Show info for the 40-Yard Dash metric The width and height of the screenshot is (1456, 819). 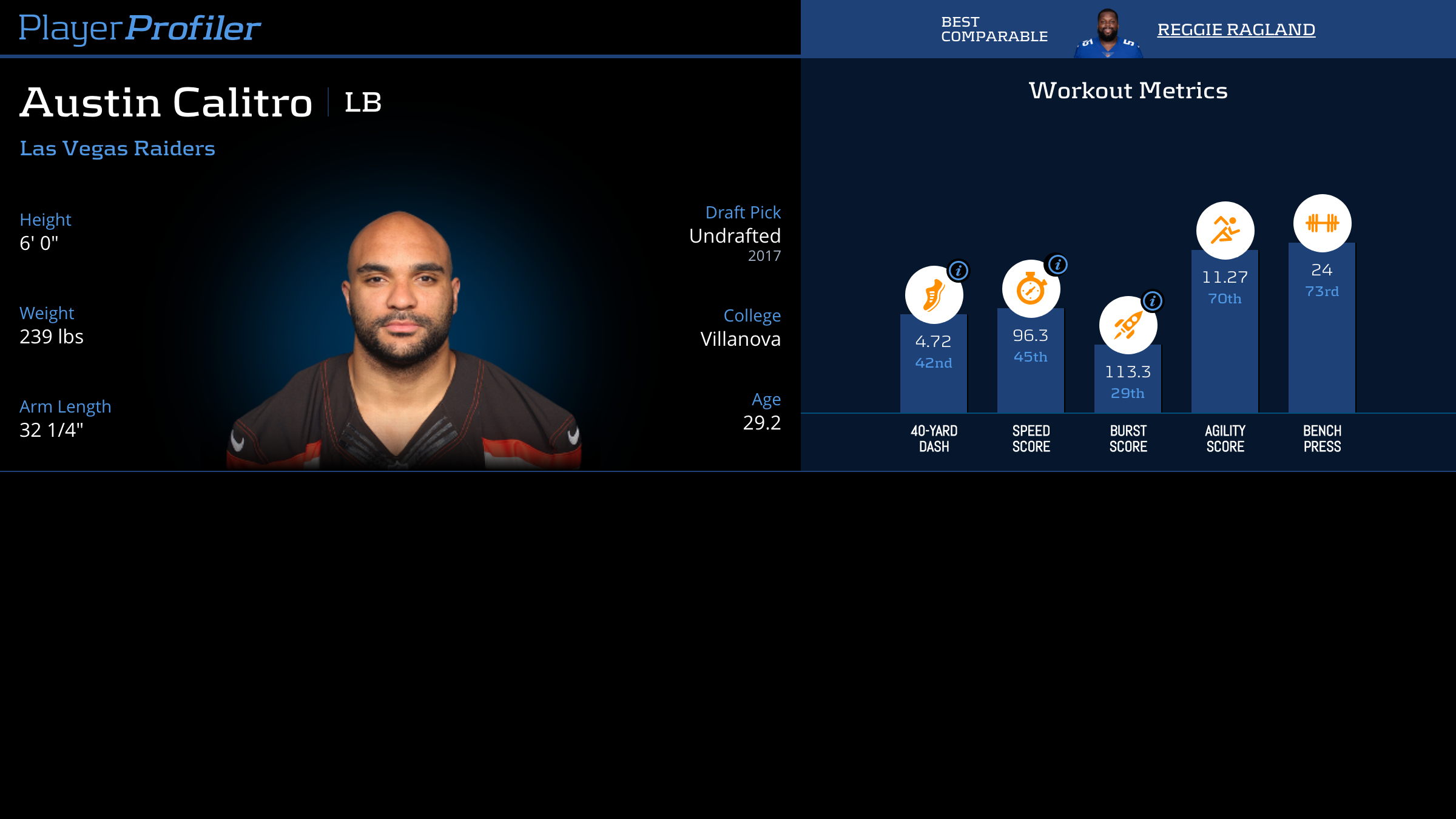point(959,271)
